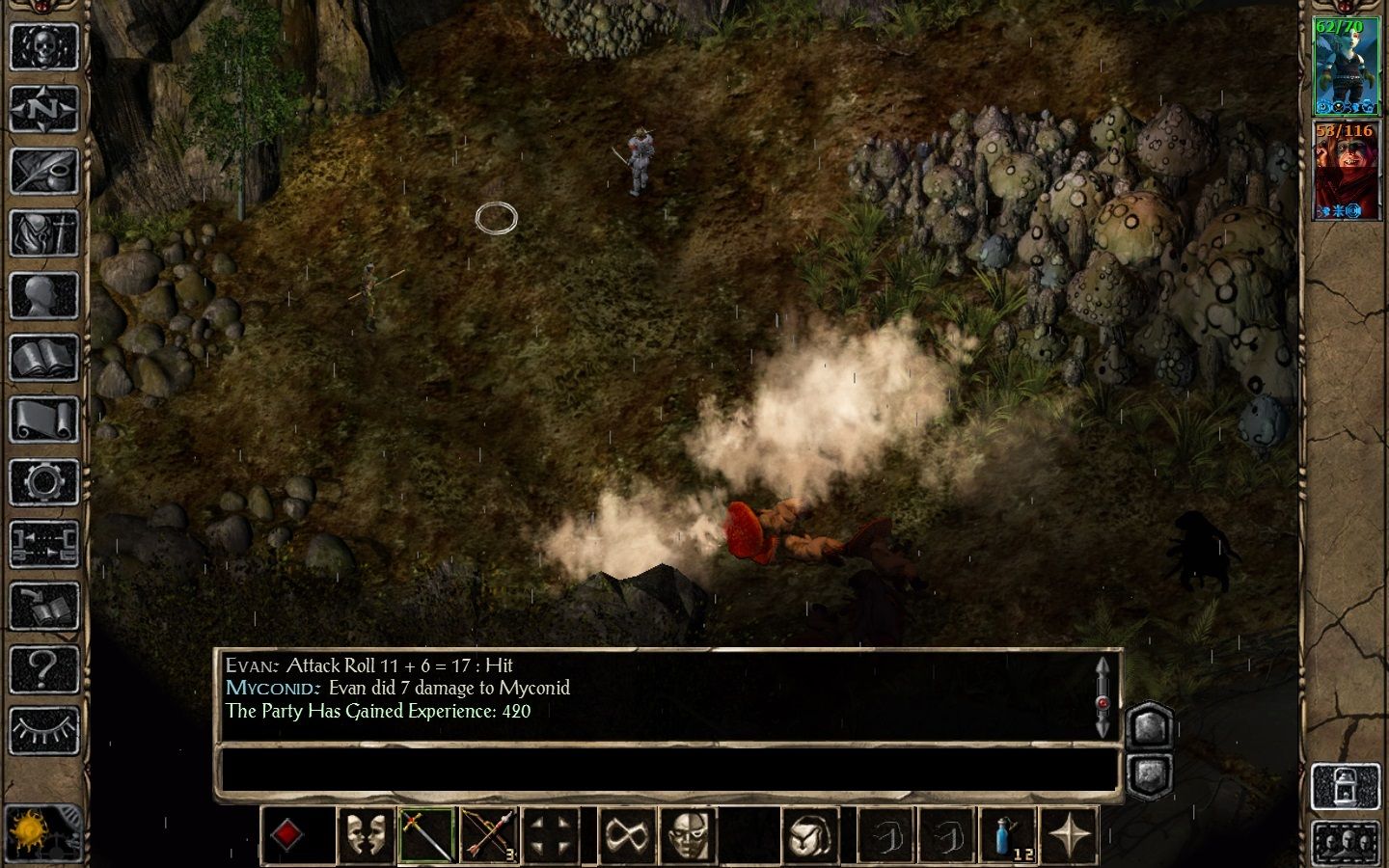Select the sword weapon slot
Screen dimensions: 1389x868
click(x=425, y=834)
